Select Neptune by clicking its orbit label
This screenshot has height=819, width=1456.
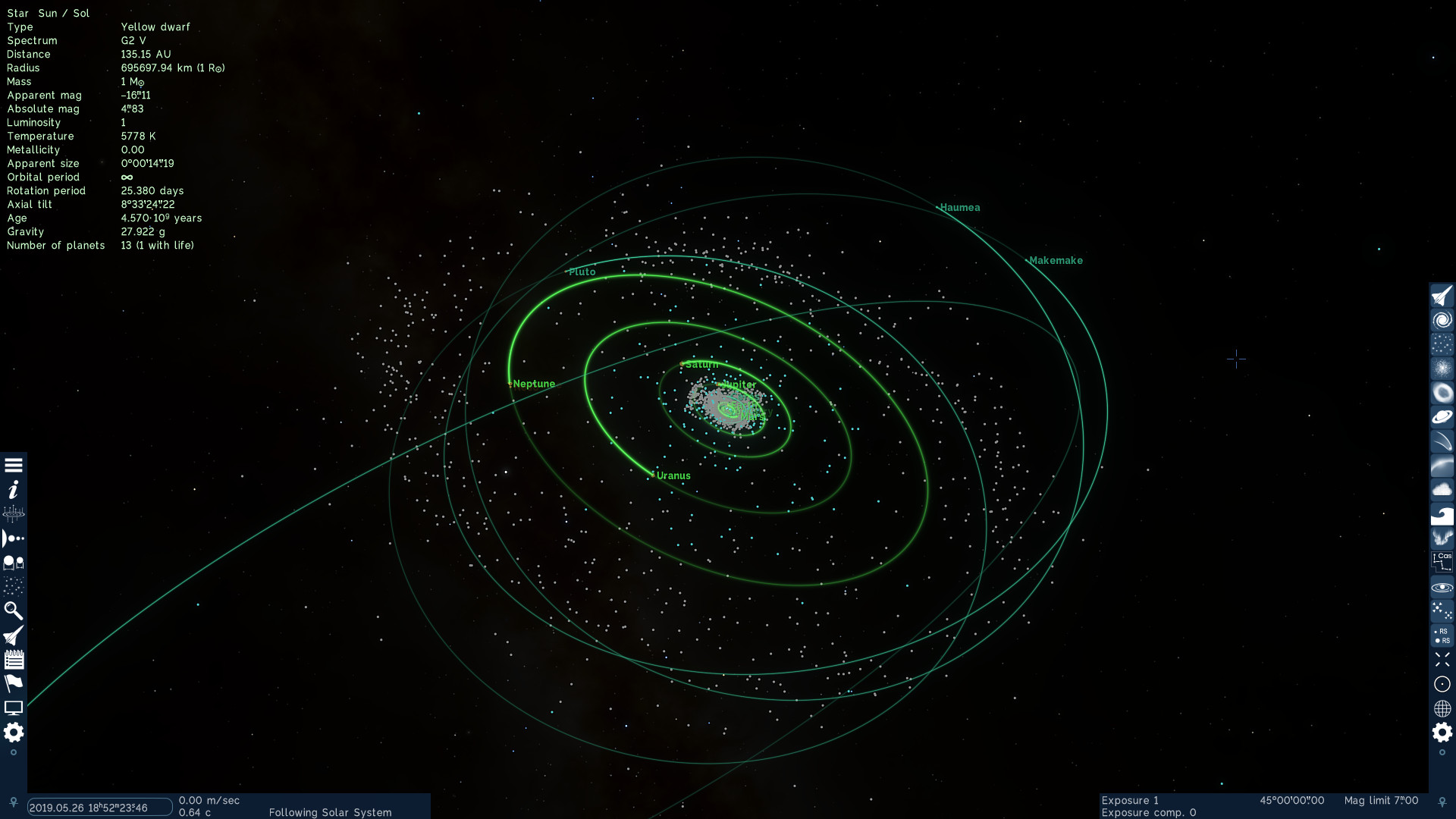(x=533, y=384)
